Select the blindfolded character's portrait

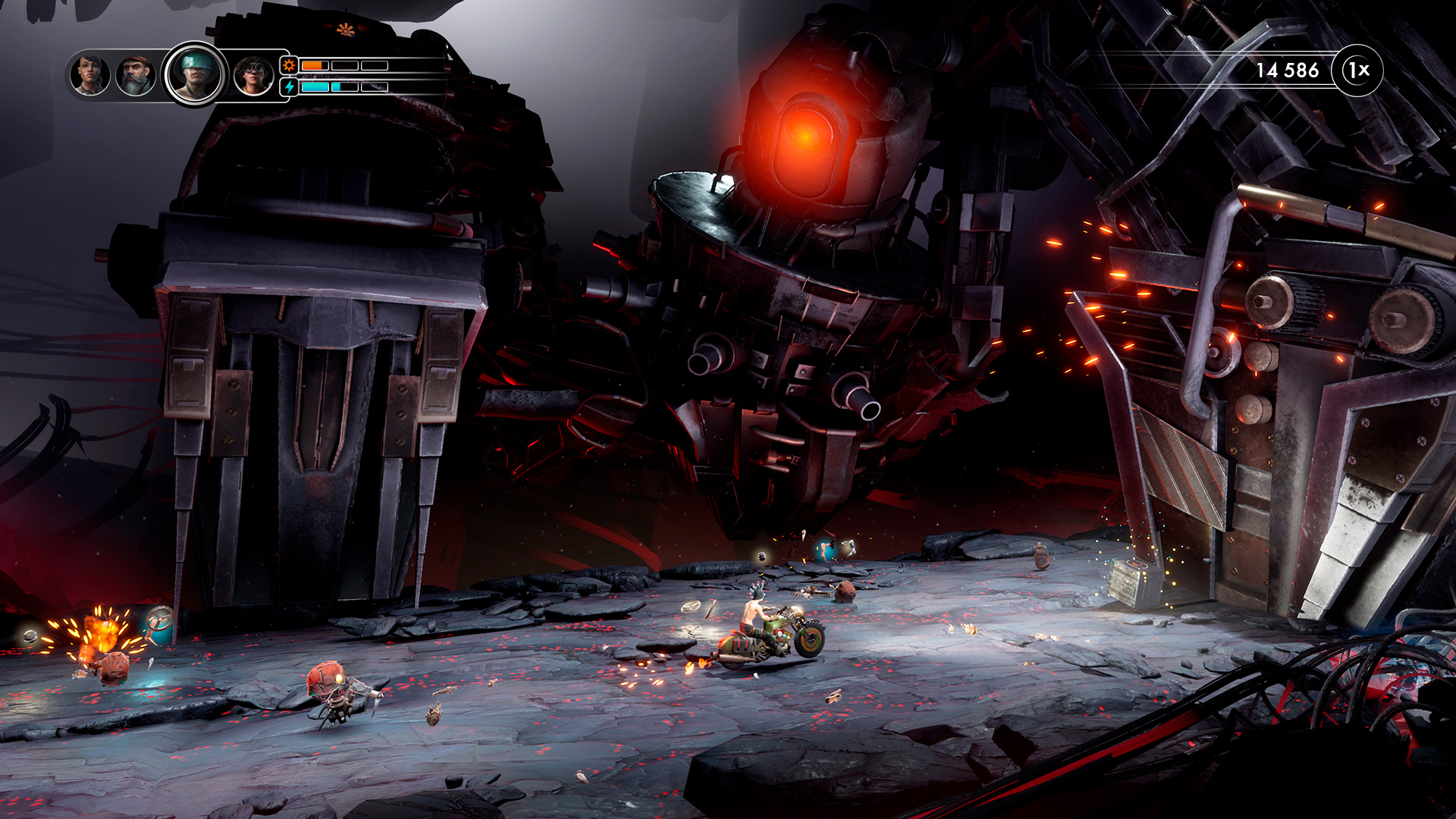(x=197, y=72)
